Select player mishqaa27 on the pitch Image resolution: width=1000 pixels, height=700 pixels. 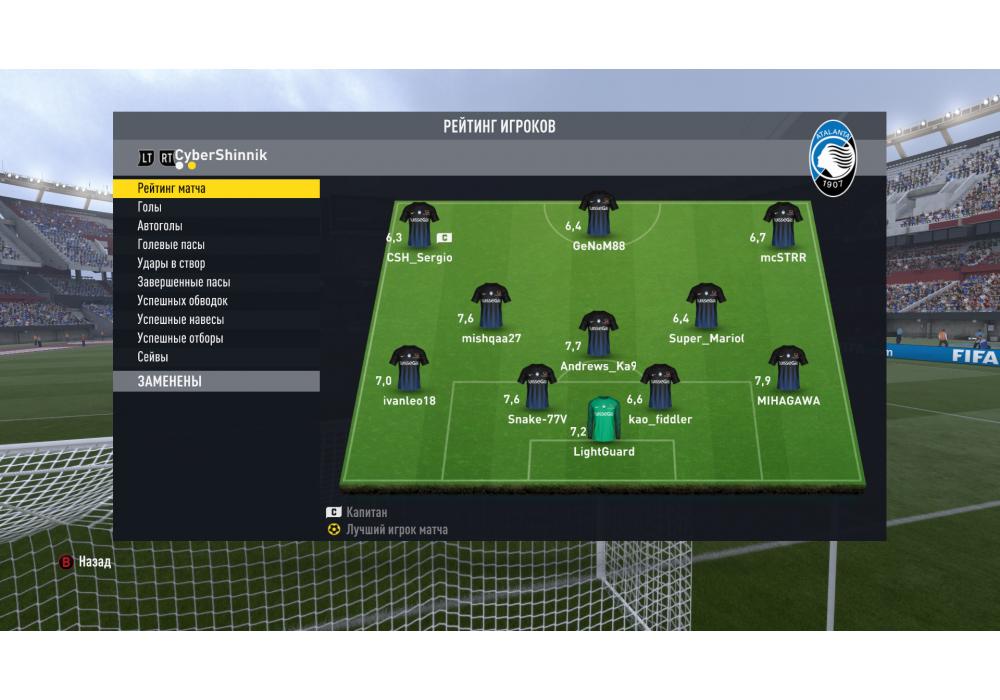point(491,306)
